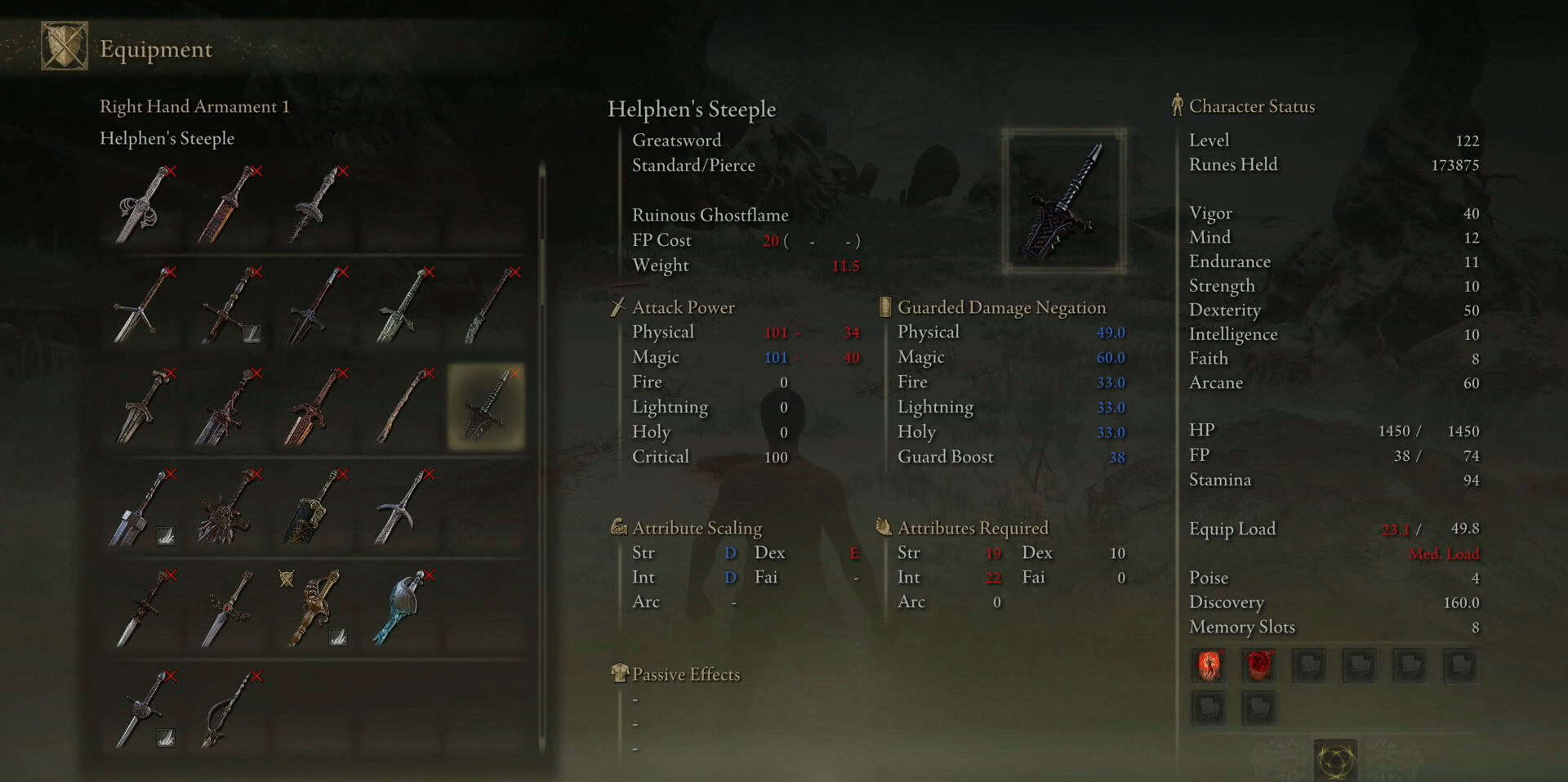Click the Attack Power sword icon
The image size is (1568, 782).
(617, 307)
